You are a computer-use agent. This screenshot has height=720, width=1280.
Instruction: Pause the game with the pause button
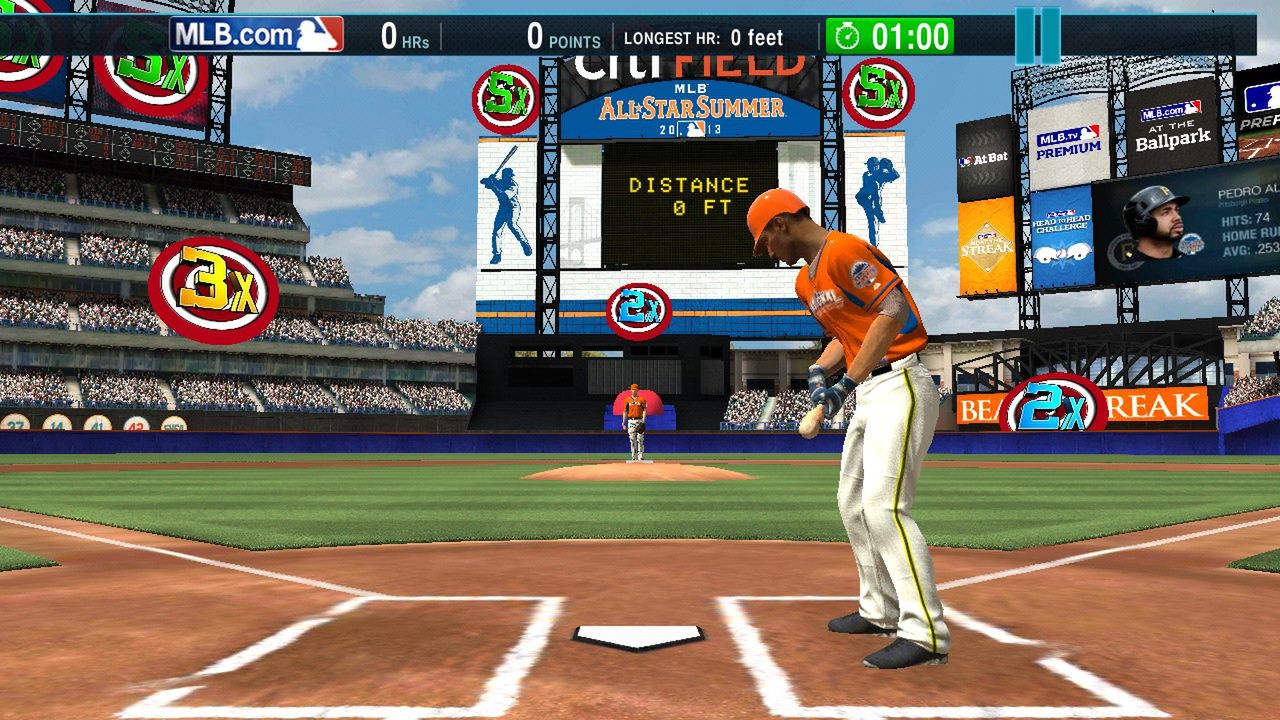(1037, 36)
